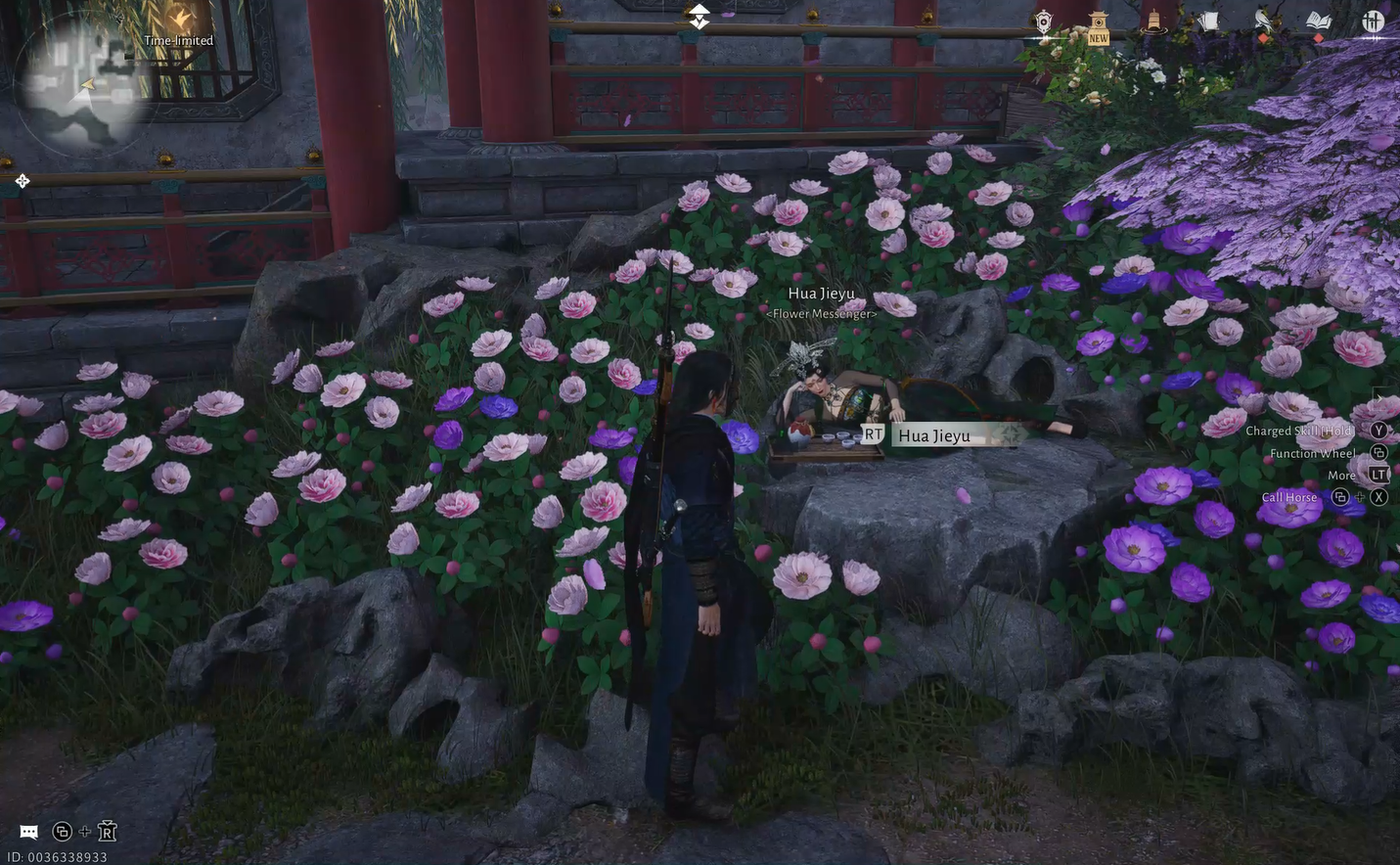Click the quest marker diamond on left edge

coord(21,179)
